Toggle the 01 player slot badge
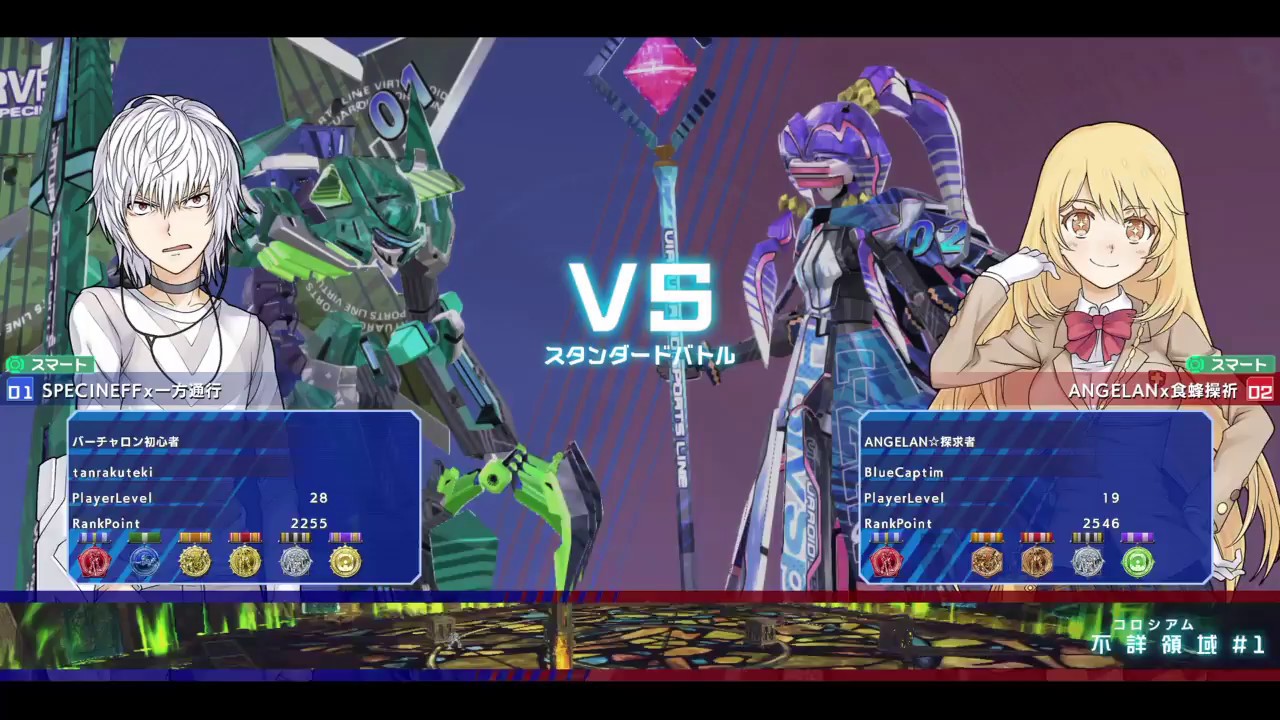The height and width of the screenshot is (720, 1280). [x=18, y=391]
